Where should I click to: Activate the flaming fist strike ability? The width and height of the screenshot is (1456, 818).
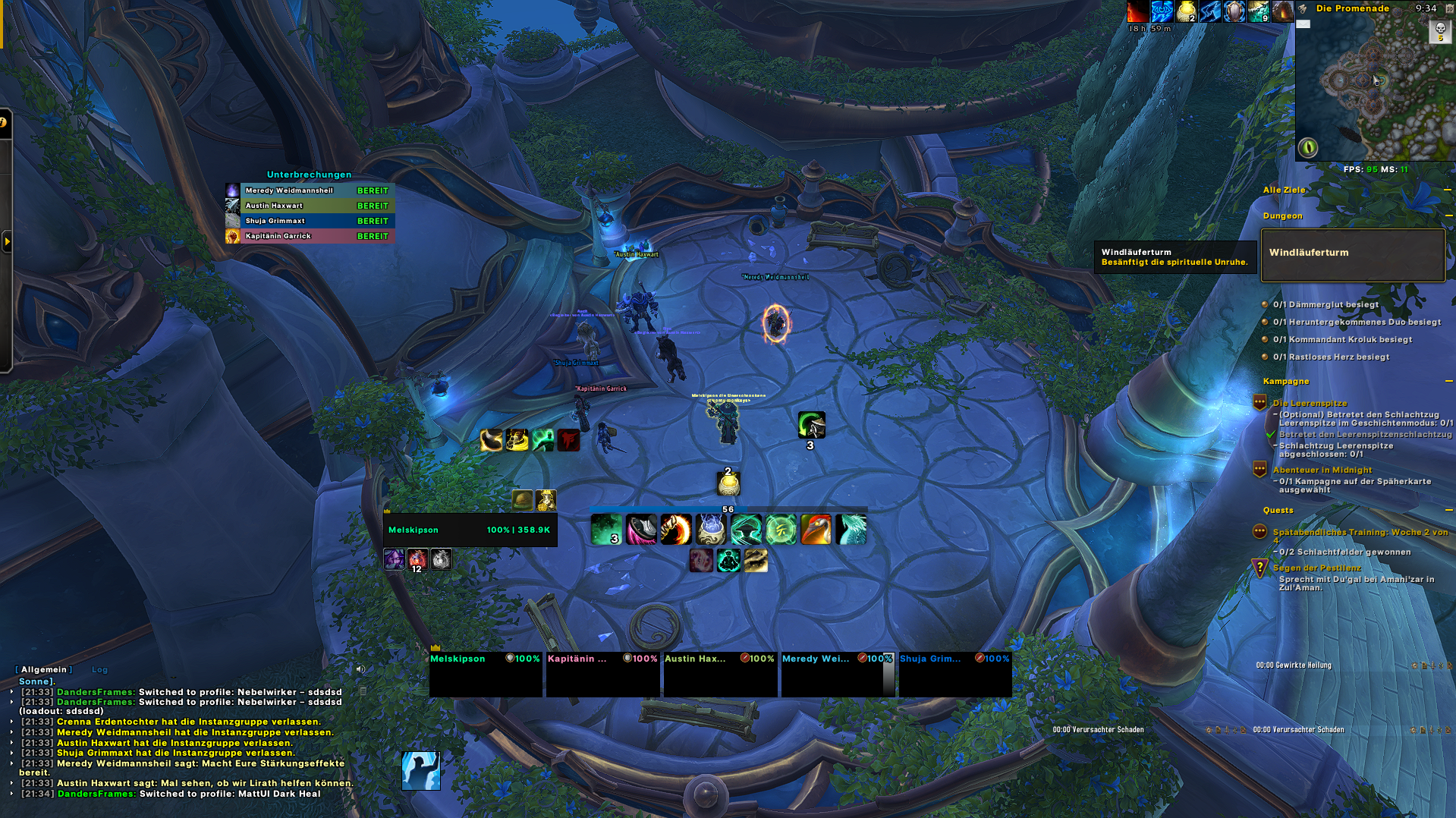(x=675, y=530)
